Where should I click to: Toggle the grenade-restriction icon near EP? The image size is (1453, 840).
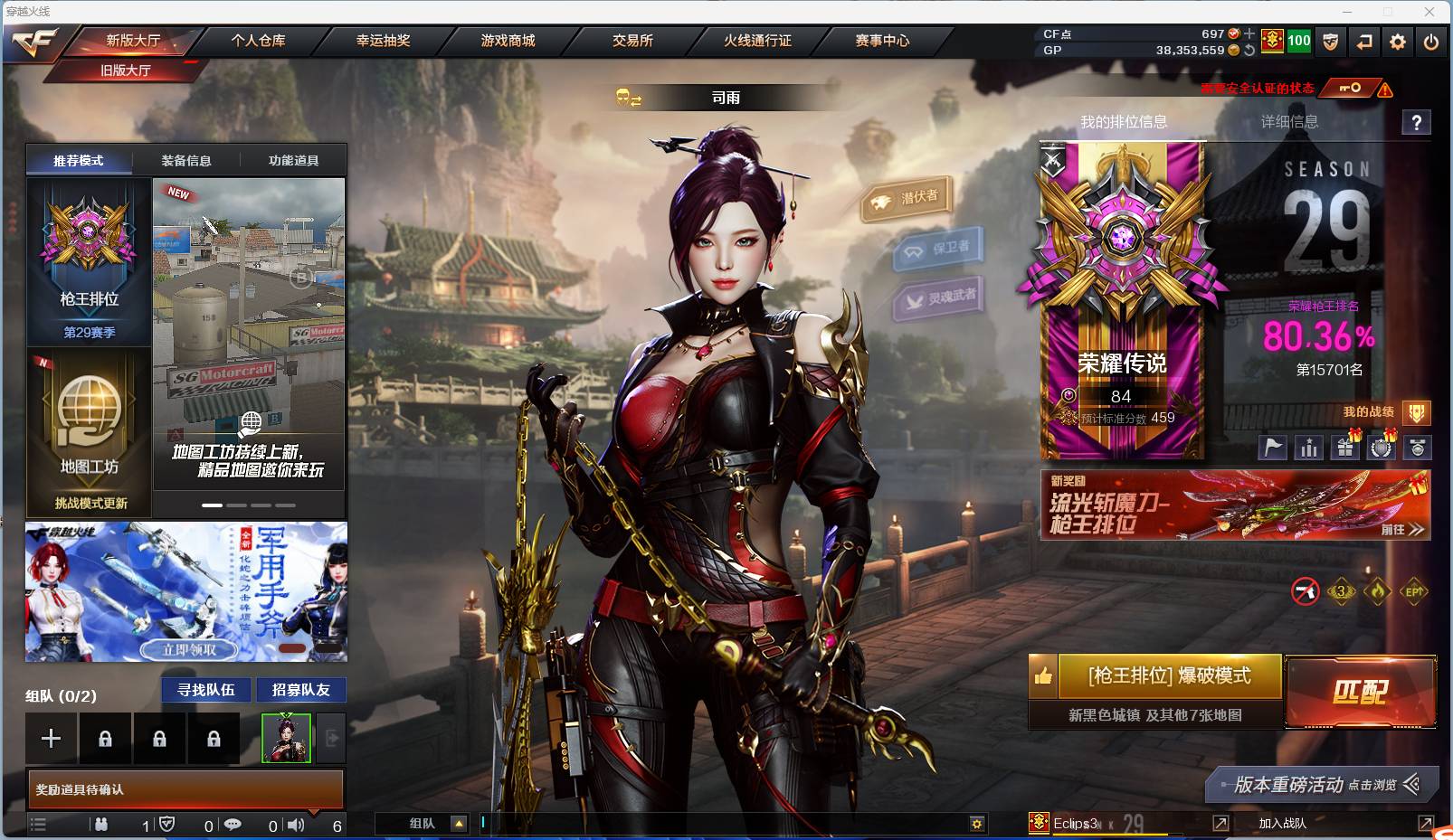click(x=1303, y=592)
